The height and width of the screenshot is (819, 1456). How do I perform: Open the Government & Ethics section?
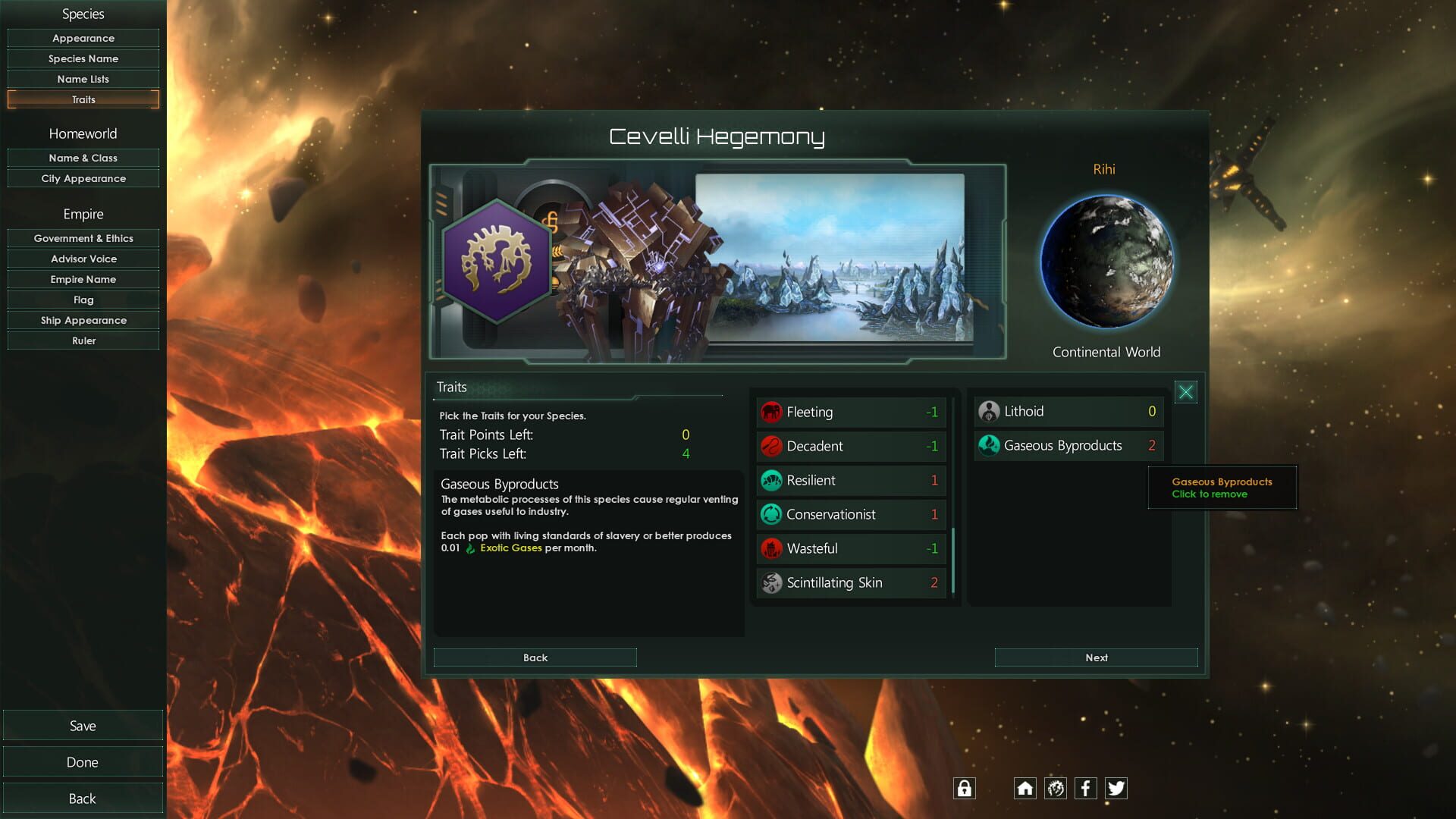pos(83,238)
